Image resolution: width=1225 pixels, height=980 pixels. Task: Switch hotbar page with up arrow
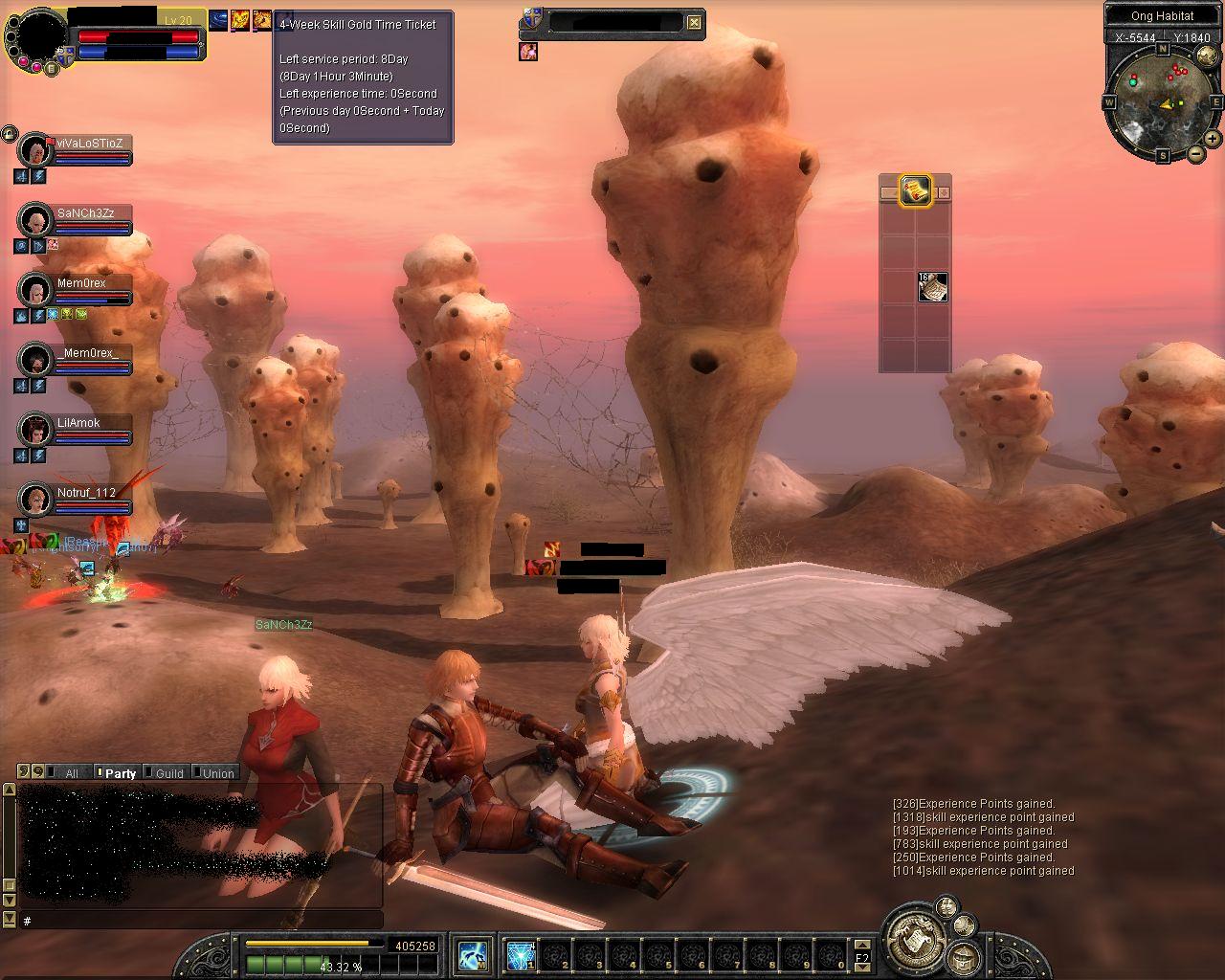(x=861, y=945)
